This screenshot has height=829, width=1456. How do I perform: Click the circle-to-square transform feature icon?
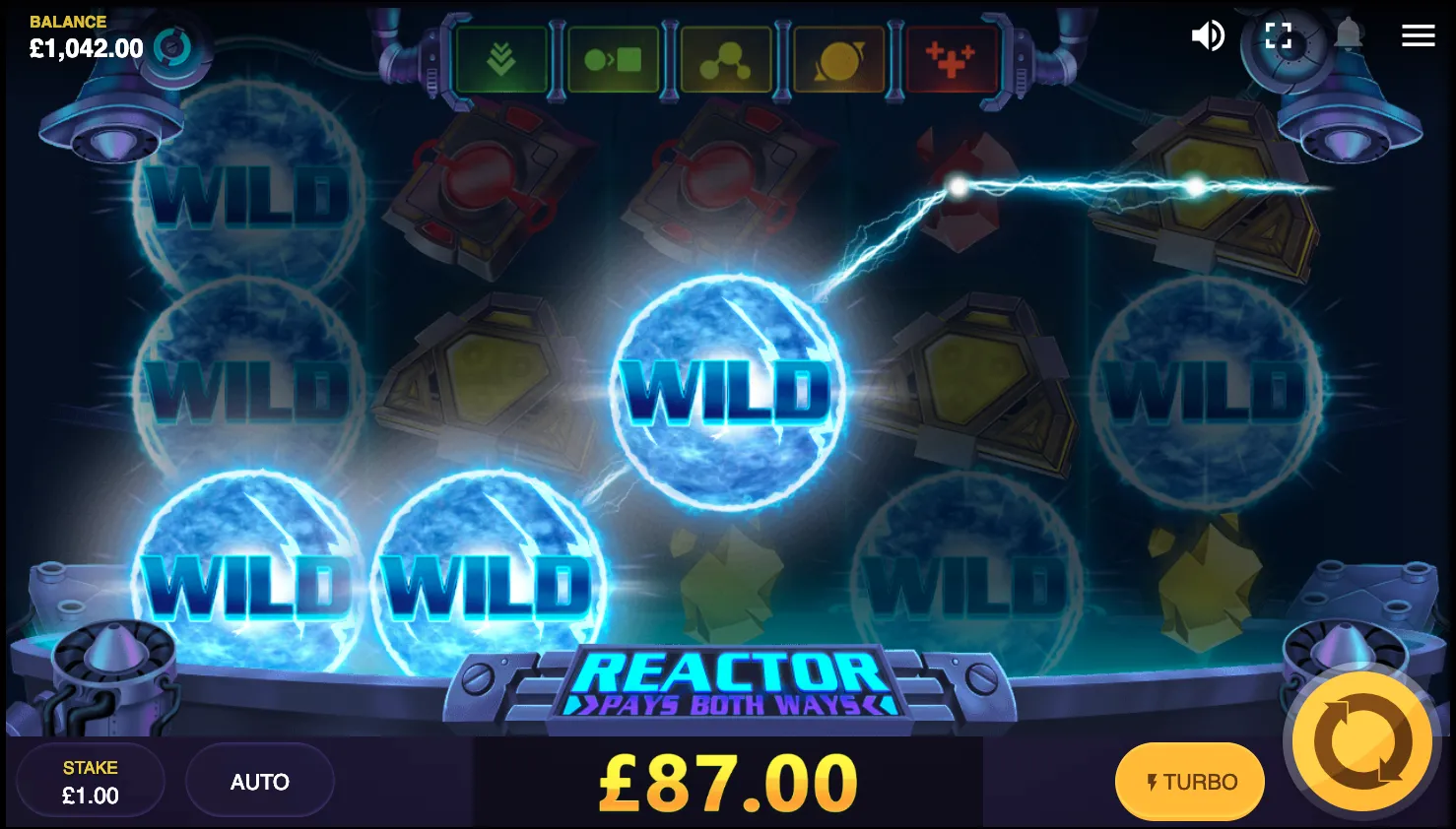click(614, 58)
